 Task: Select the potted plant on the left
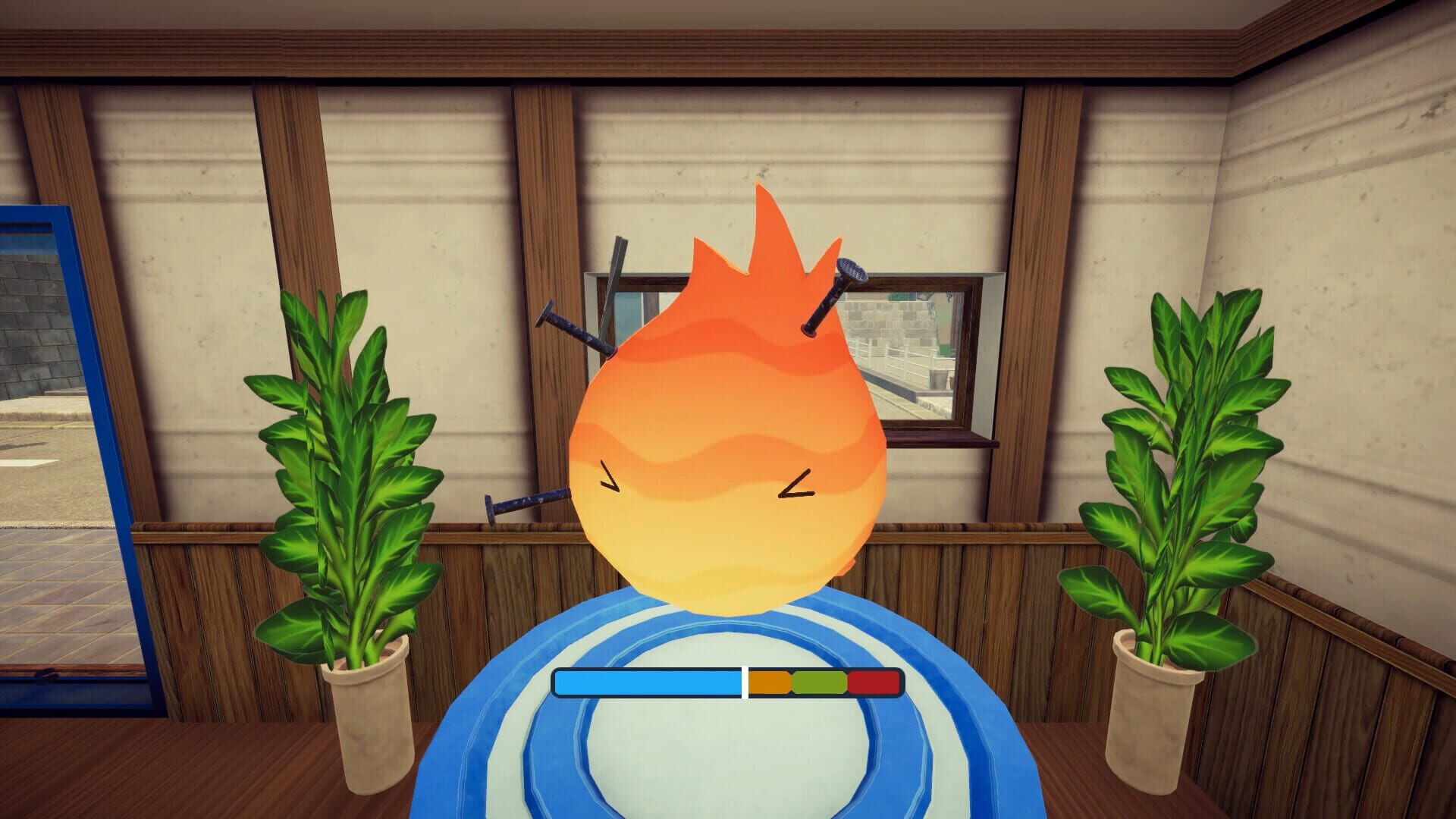(345, 470)
